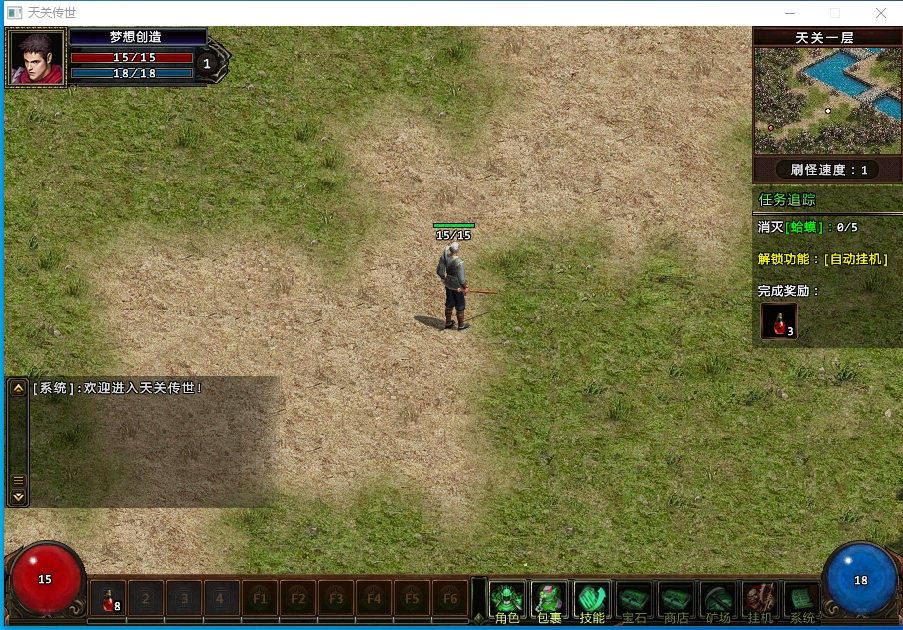
Task: Open the 挂机 auto-battle menu
Action: (x=760, y=600)
